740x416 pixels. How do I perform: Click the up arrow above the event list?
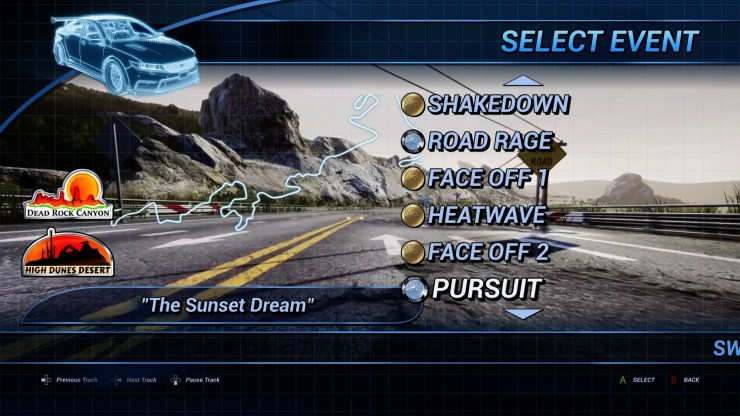tap(522, 81)
